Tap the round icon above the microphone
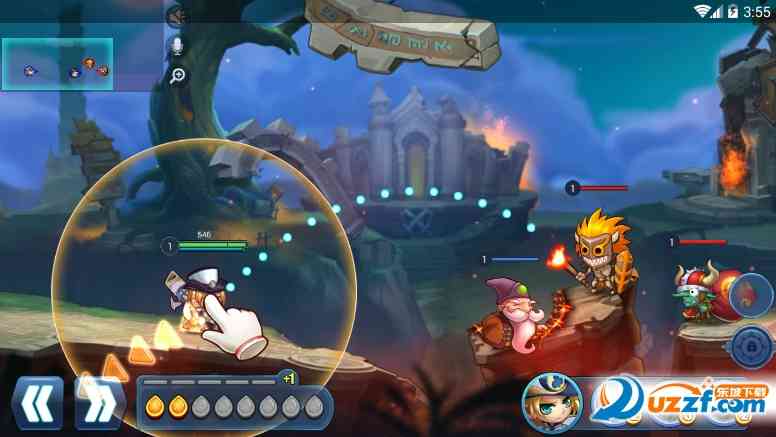Viewport: 776px width, 437px height. [177, 15]
